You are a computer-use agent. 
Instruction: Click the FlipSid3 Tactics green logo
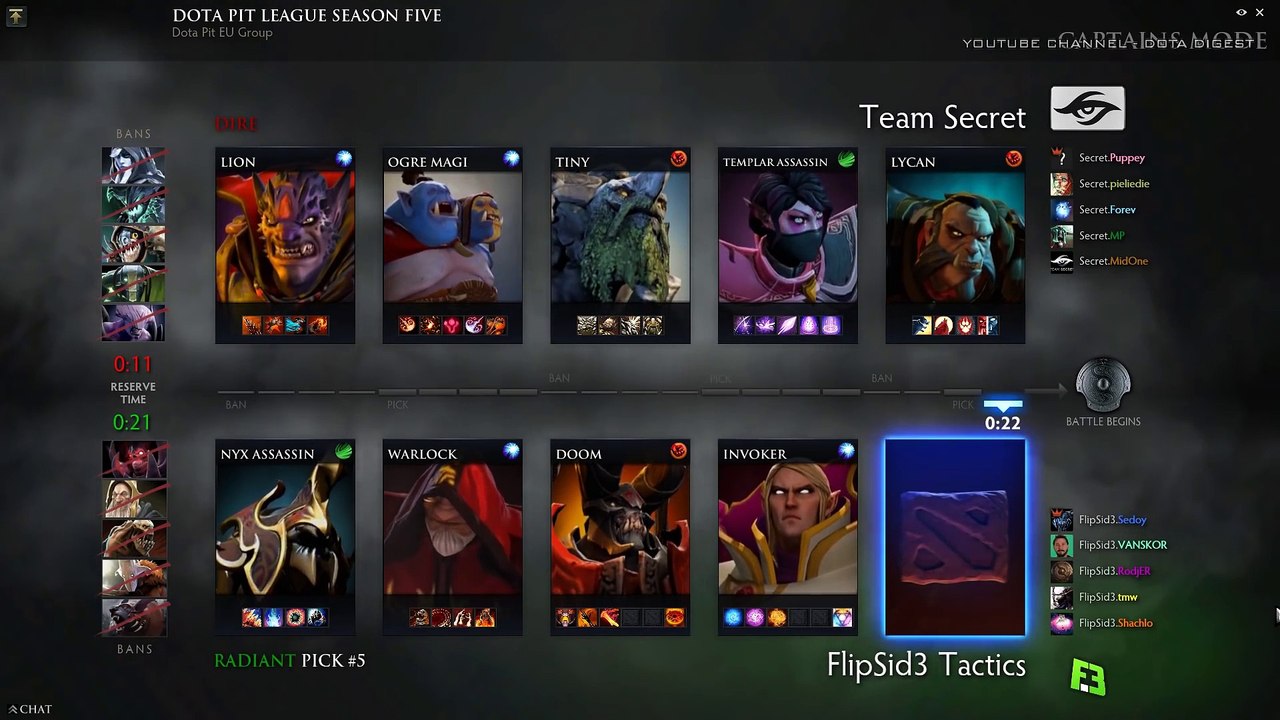1088,678
